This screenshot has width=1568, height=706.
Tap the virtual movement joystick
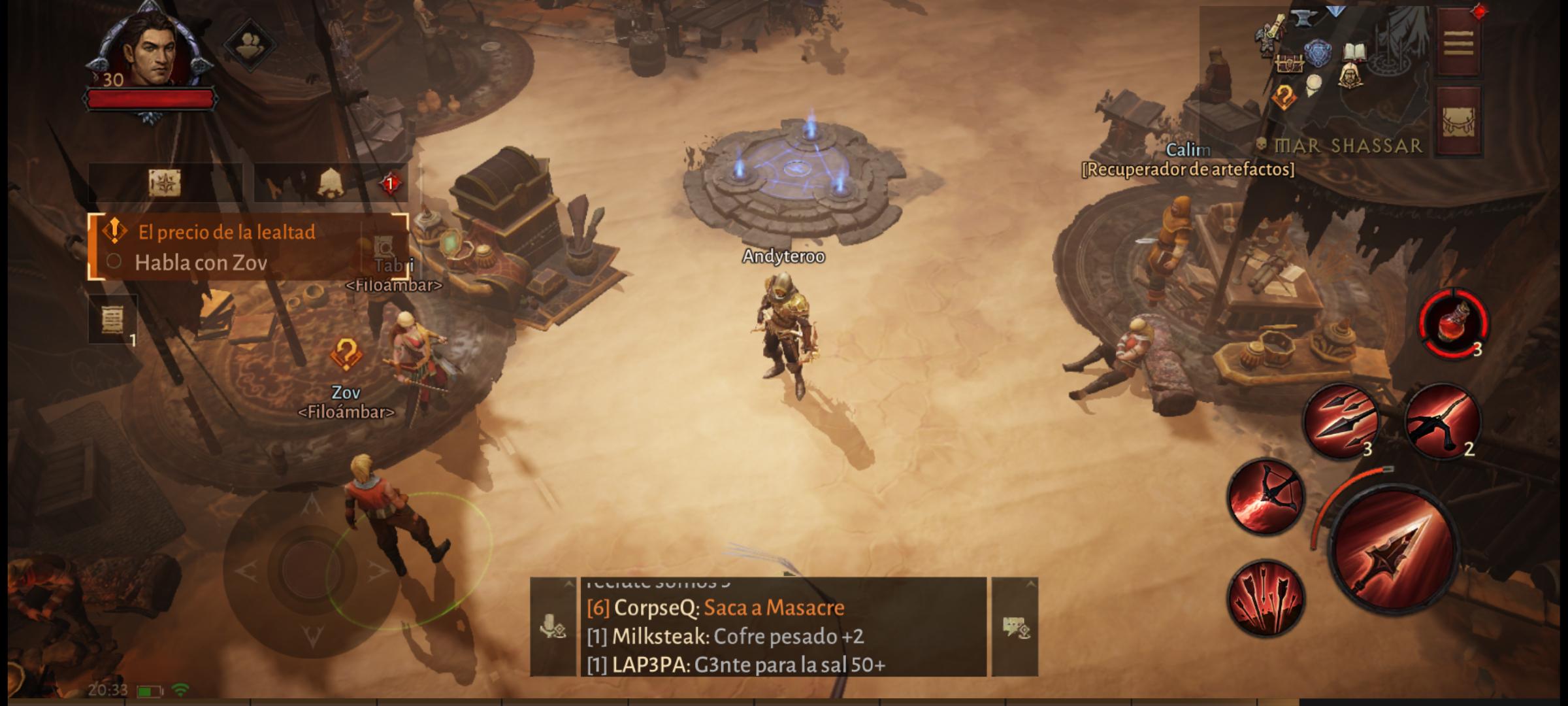312,567
